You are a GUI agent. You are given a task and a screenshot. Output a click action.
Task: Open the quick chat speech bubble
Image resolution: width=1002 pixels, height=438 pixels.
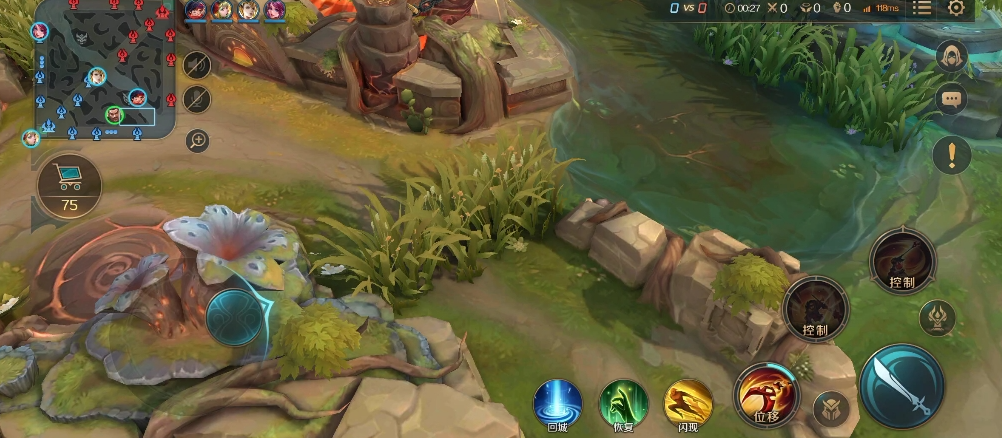[951, 99]
